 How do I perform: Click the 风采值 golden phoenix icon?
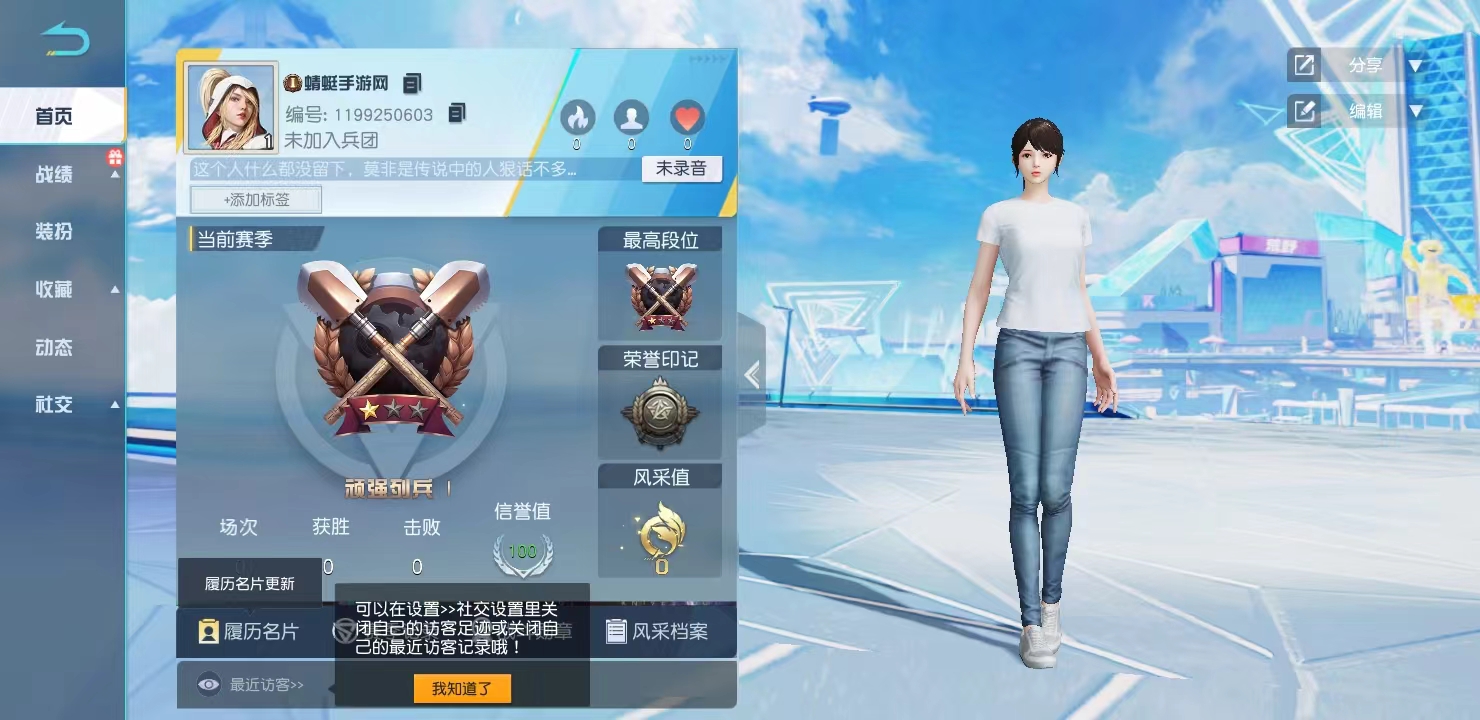point(659,533)
